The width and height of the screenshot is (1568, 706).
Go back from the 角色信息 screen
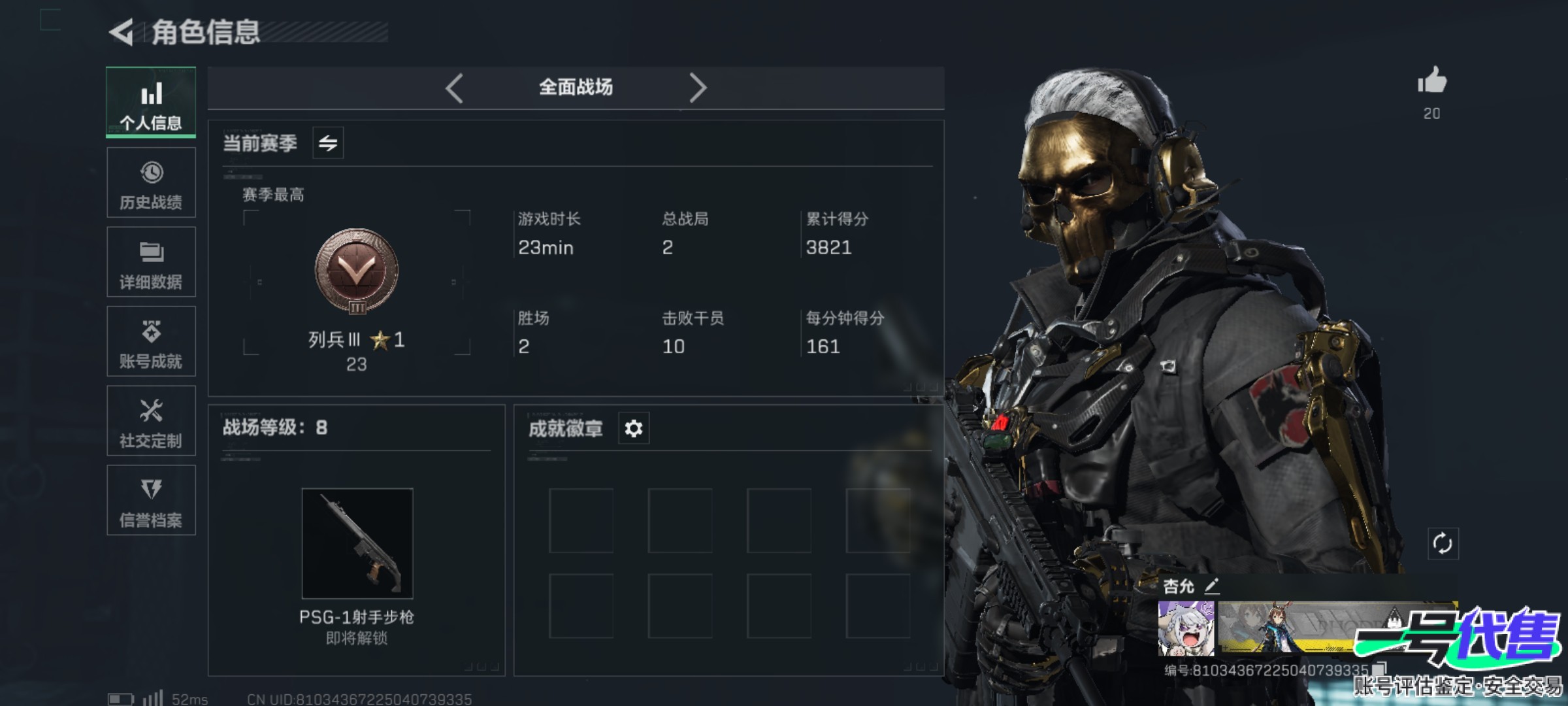tap(122, 32)
